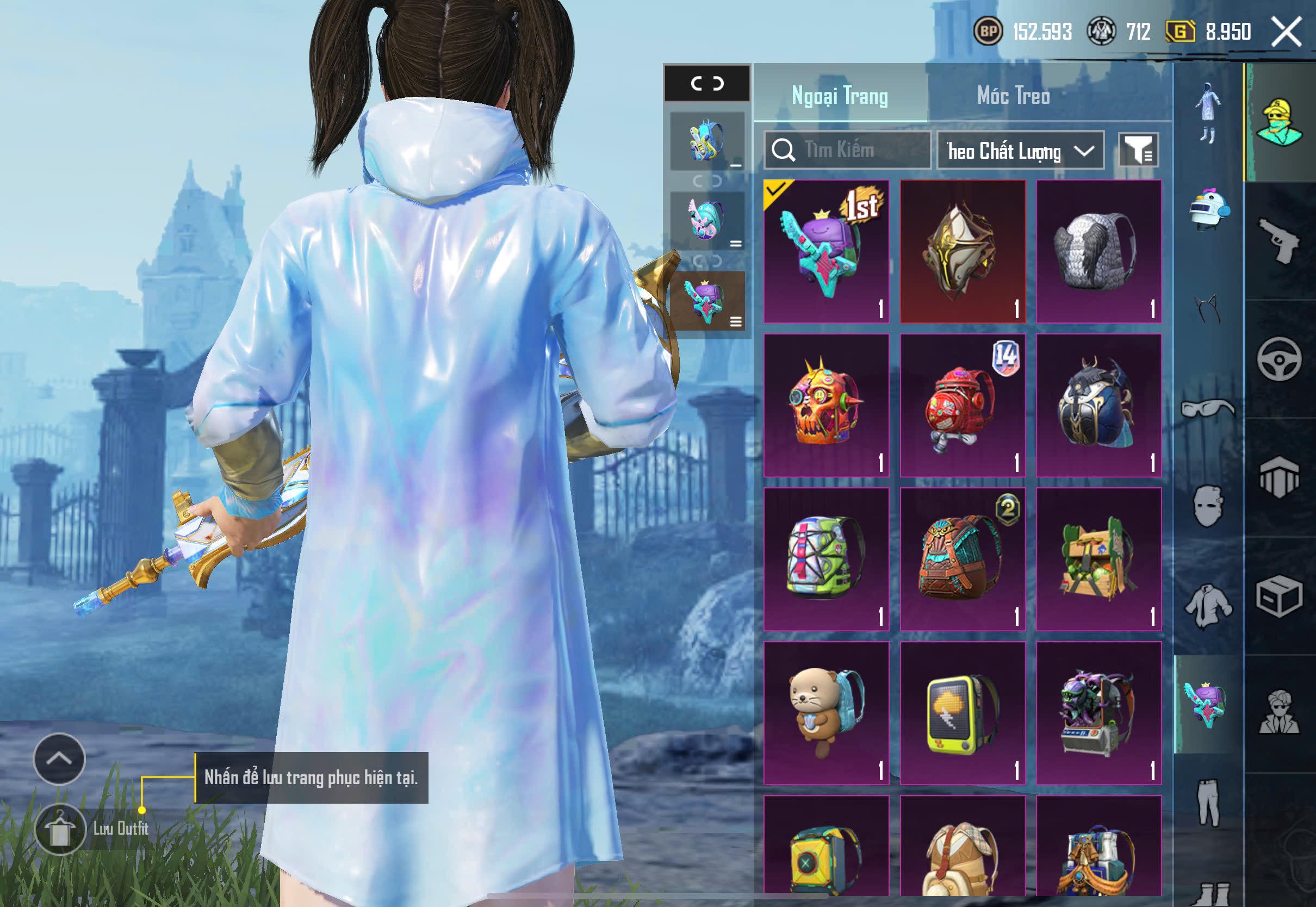Choose the silver feathered wing backpack
The width and height of the screenshot is (1316, 907).
[1098, 251]
